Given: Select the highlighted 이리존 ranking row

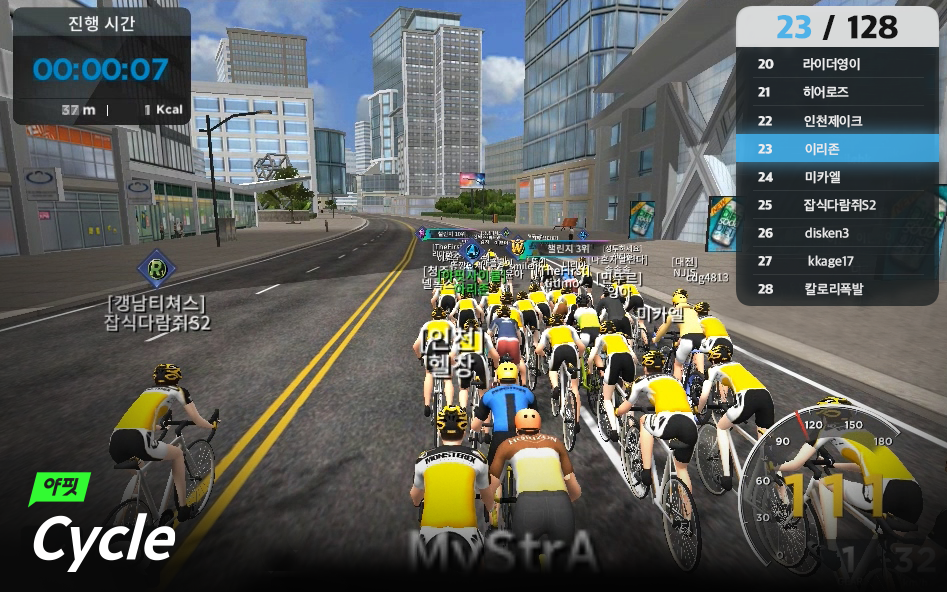Looking at the screenshot, I should [837, 149].
